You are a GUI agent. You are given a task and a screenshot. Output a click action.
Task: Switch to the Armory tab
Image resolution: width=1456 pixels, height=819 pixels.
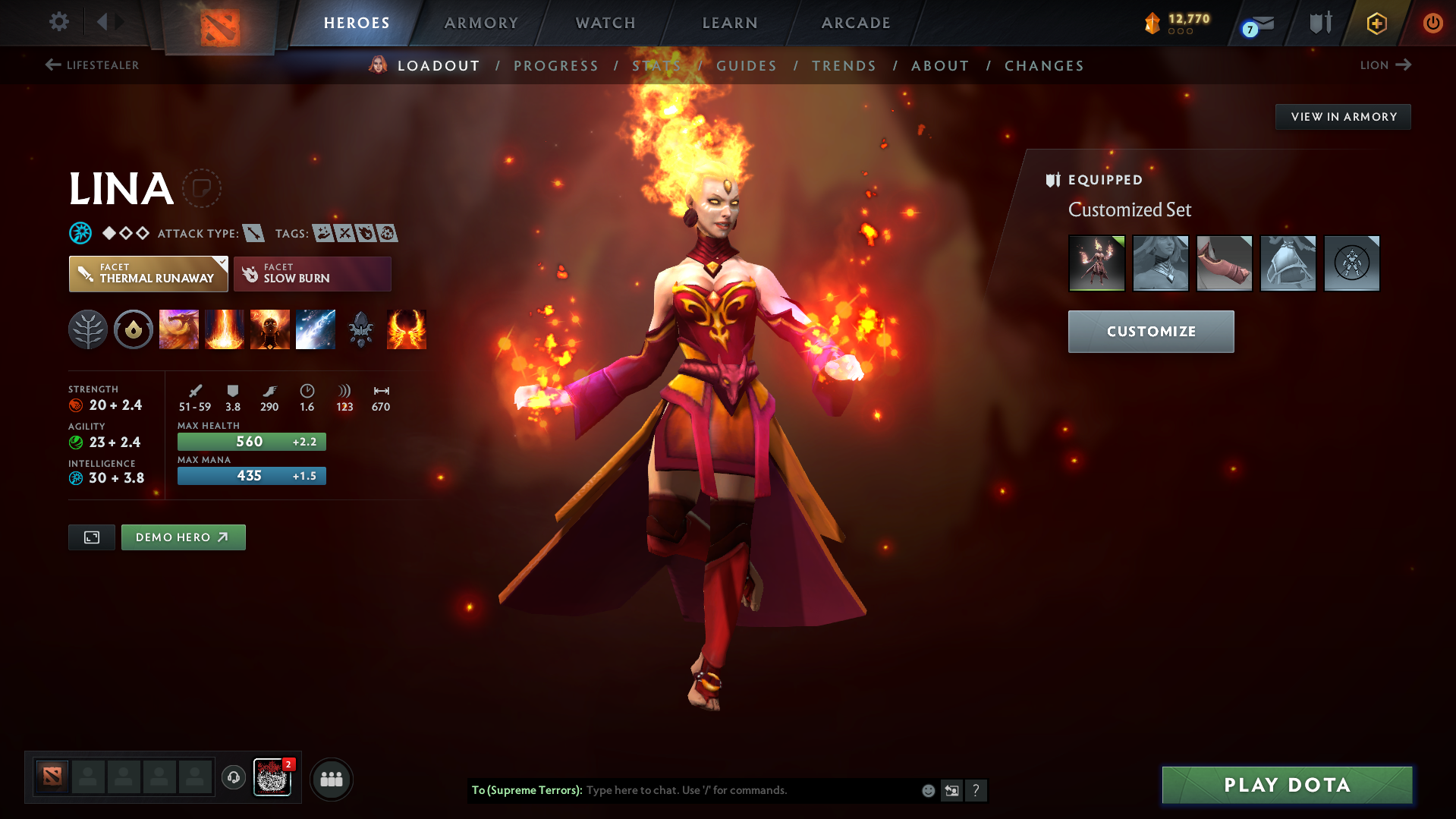tap(481, 23)
